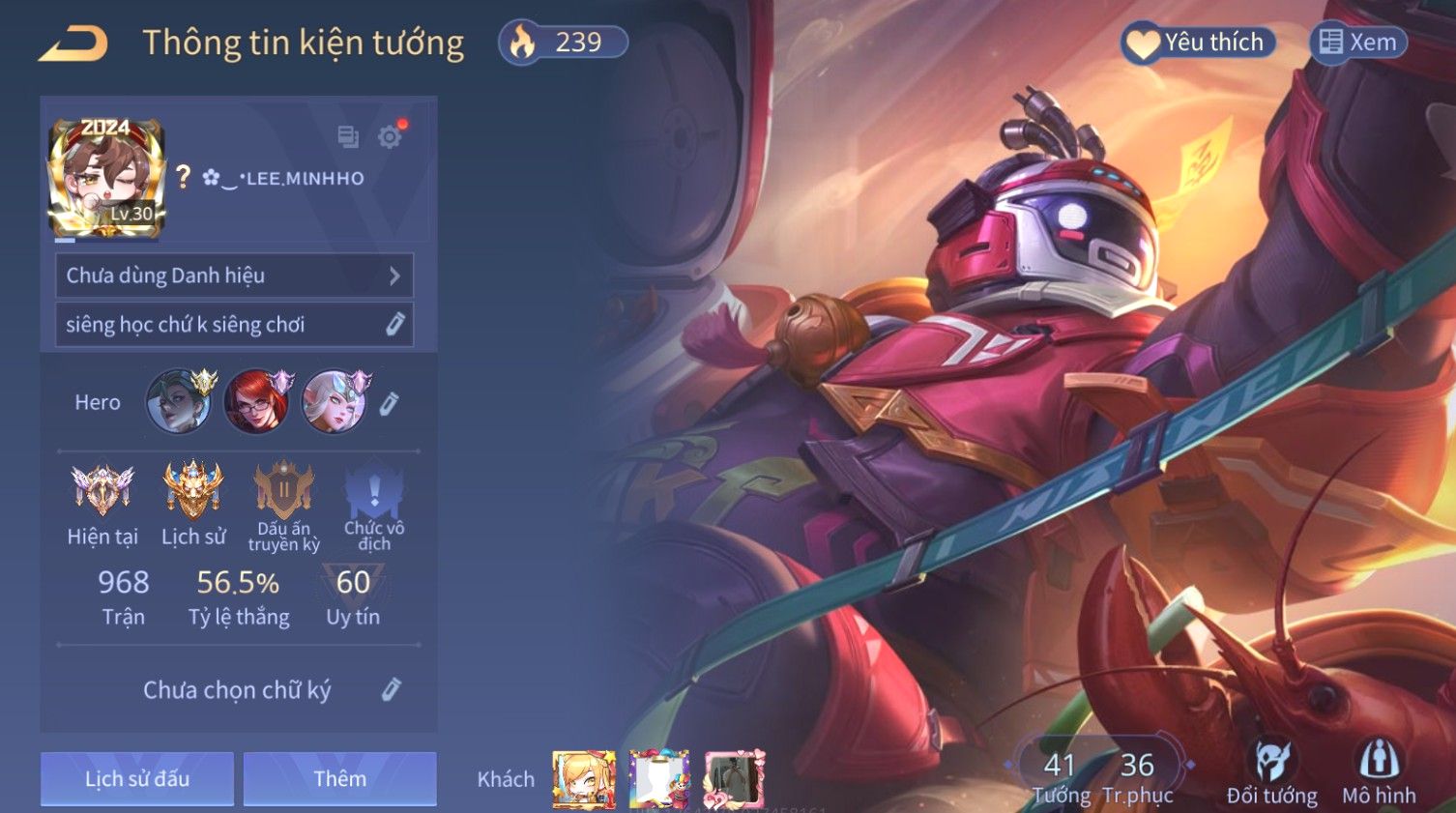Screen dimensions: 1456x813
Task: Edit the favourite Hero lineup pencil
Action: click(x=389, y=403)
